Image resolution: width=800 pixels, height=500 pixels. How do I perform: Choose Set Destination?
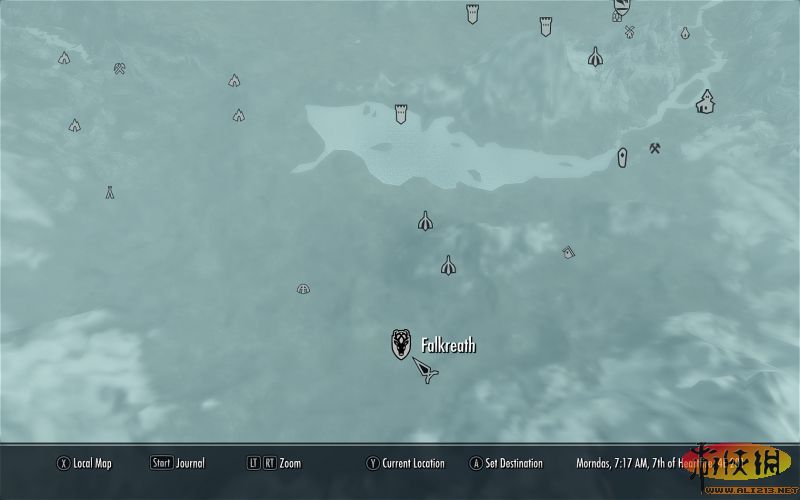(x=506, y=463)
